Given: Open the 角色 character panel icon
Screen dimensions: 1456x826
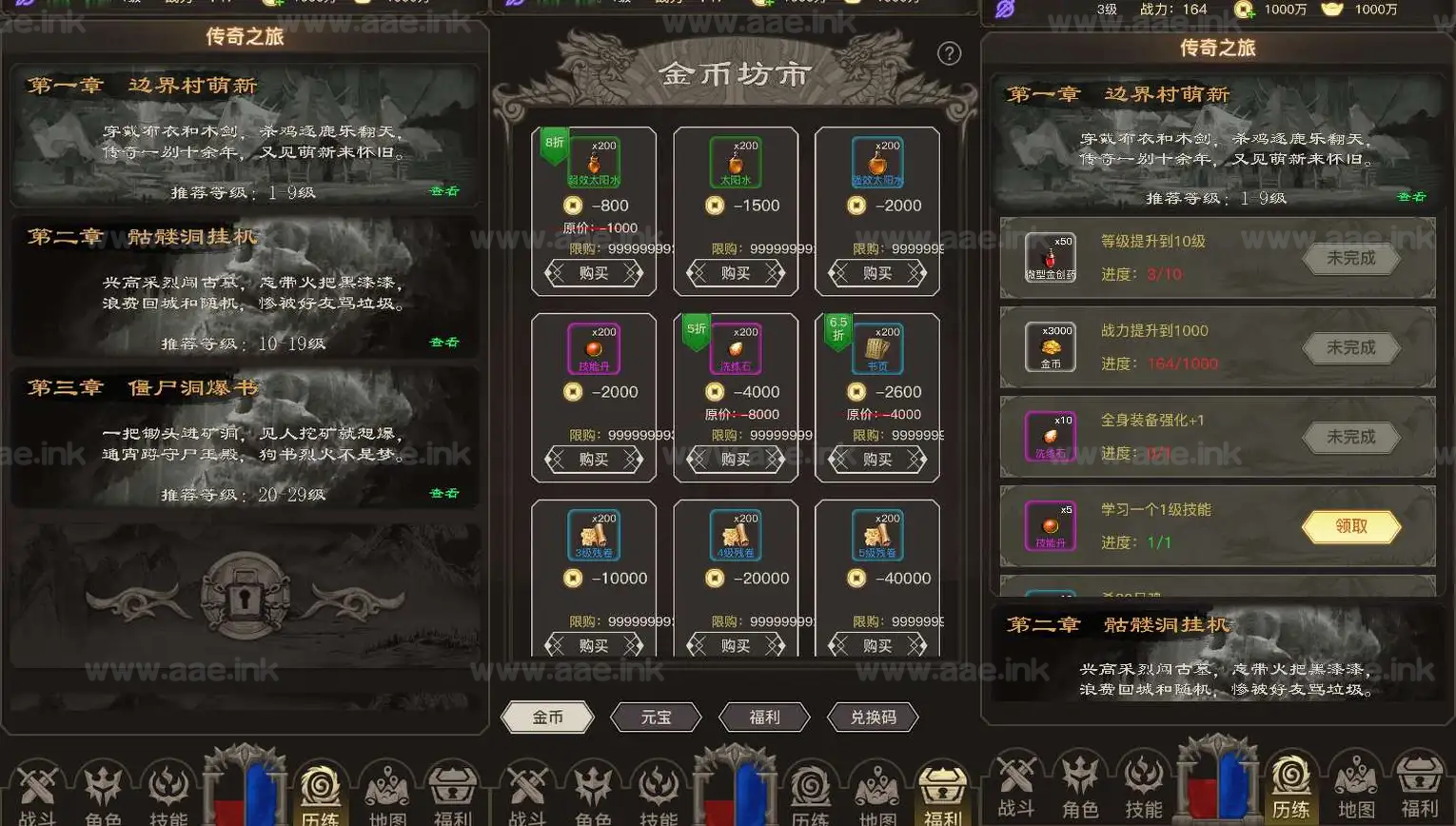Looking at the screenshot, I should tap(103, 788).
